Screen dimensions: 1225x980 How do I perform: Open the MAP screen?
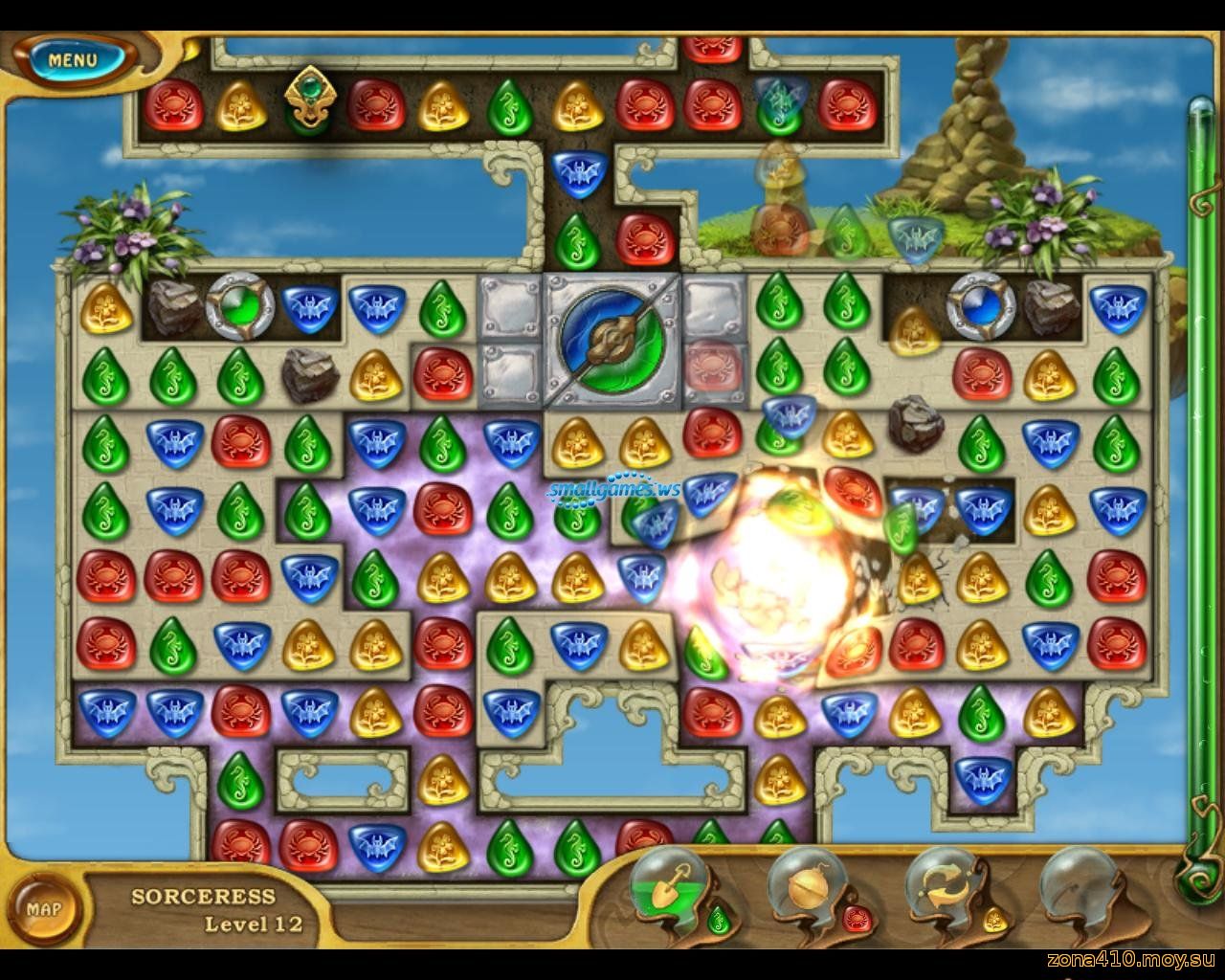click(x=44, y=908)
